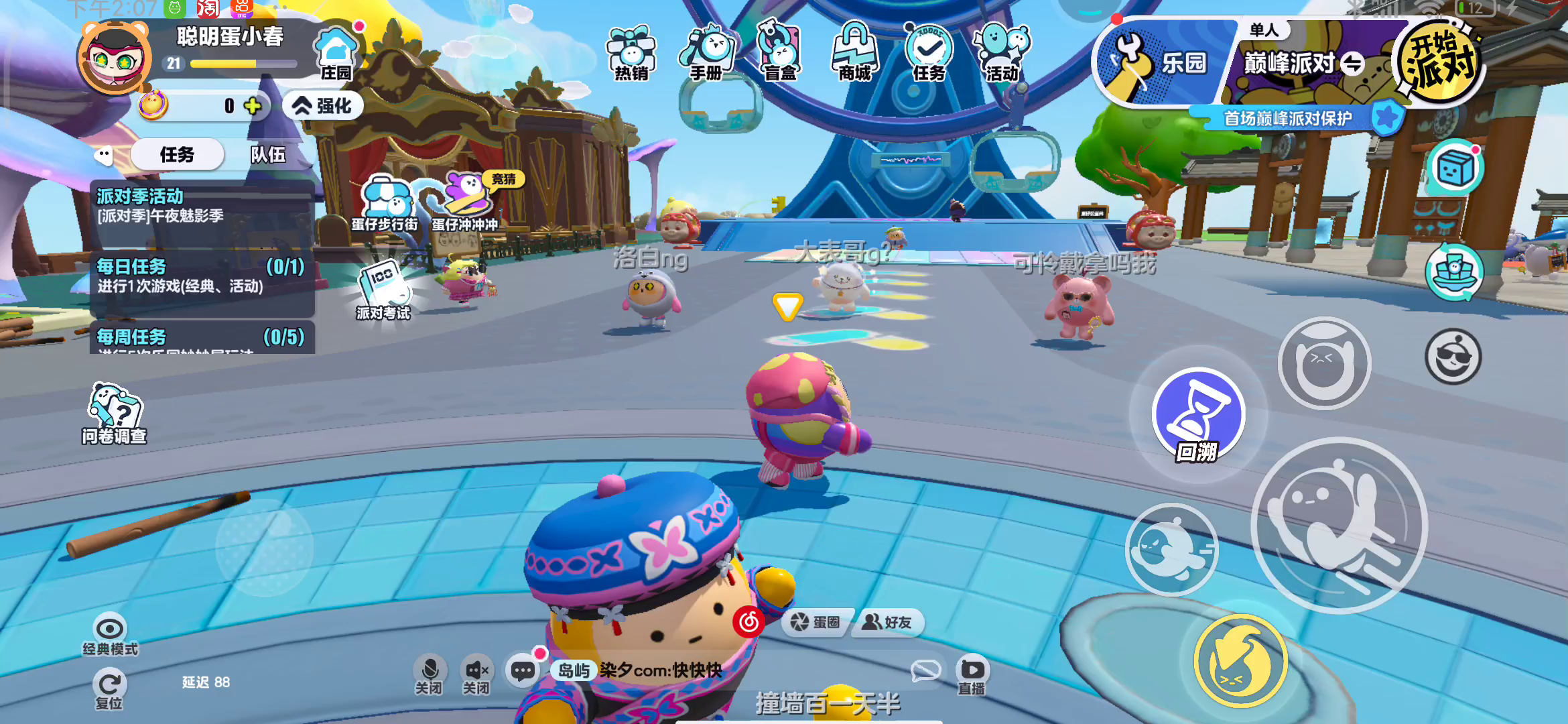Image resolution: width=1568 pixels, height=724 pixels.
Task: Open the 任务 tasks checkmark icon
Action: point(929,54)
